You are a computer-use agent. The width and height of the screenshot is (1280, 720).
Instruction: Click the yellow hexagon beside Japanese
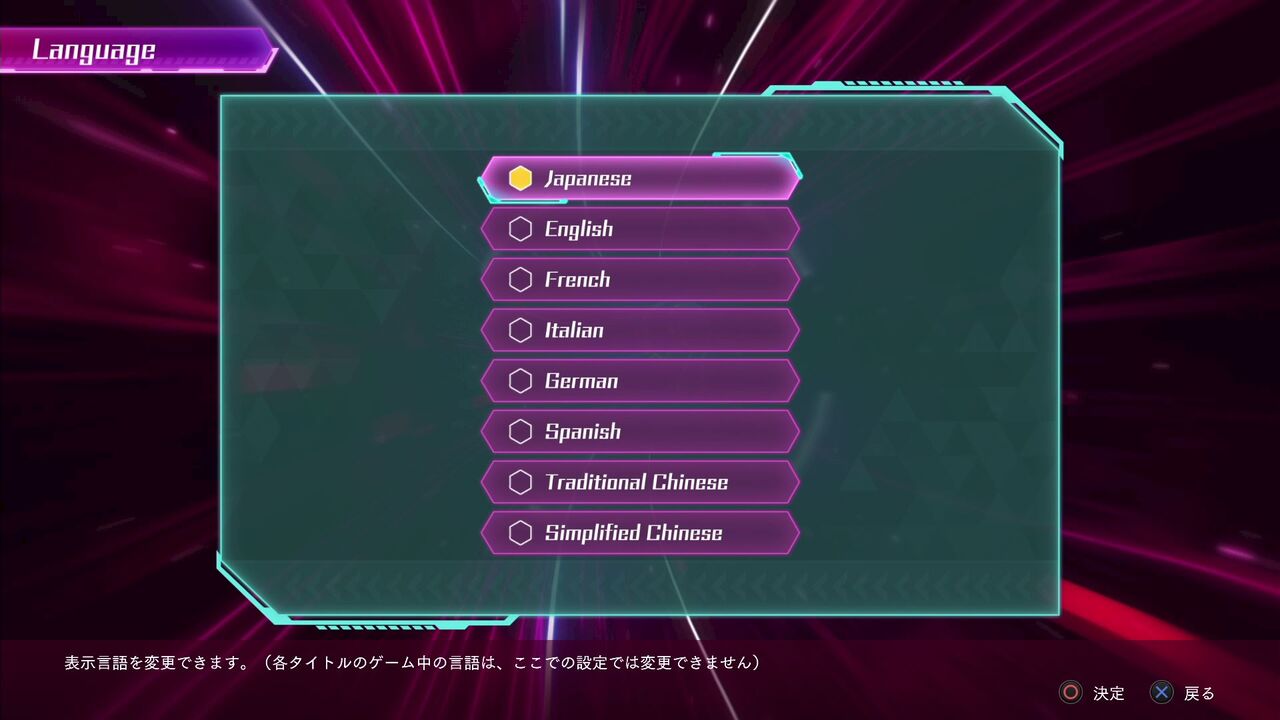point(520,178)
